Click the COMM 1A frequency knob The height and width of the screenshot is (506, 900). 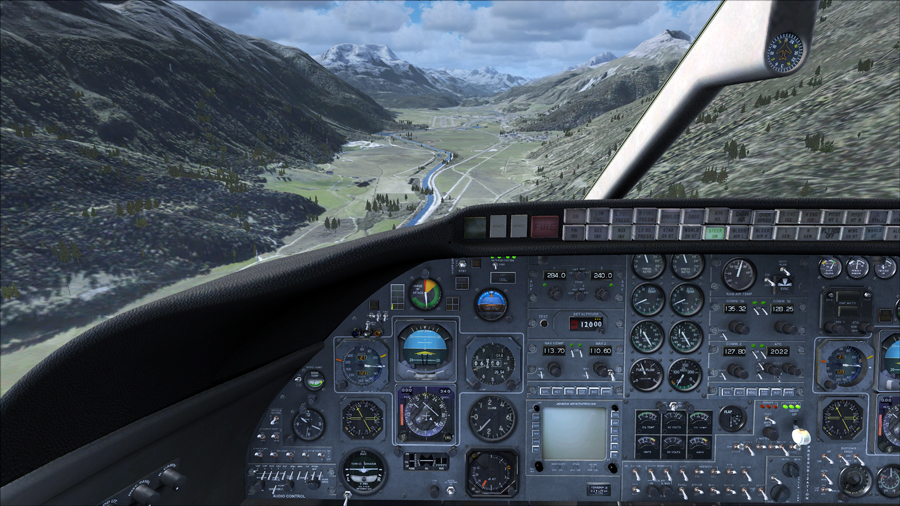pyautogui.click(x=738, y=327)
